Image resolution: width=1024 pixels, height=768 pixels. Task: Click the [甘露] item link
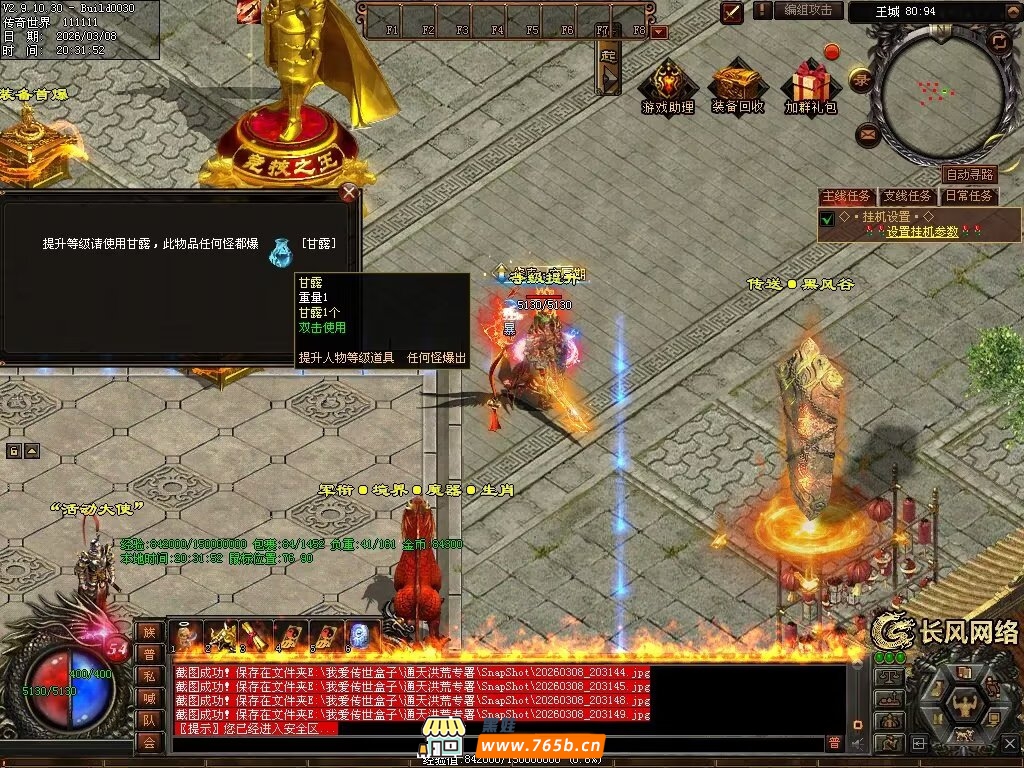point(318,244)
